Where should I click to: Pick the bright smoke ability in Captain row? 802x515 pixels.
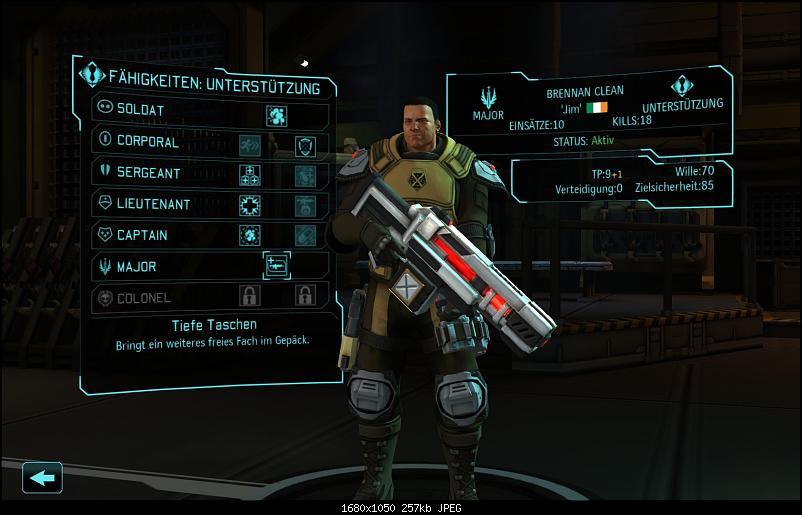[x=249, y=236]
